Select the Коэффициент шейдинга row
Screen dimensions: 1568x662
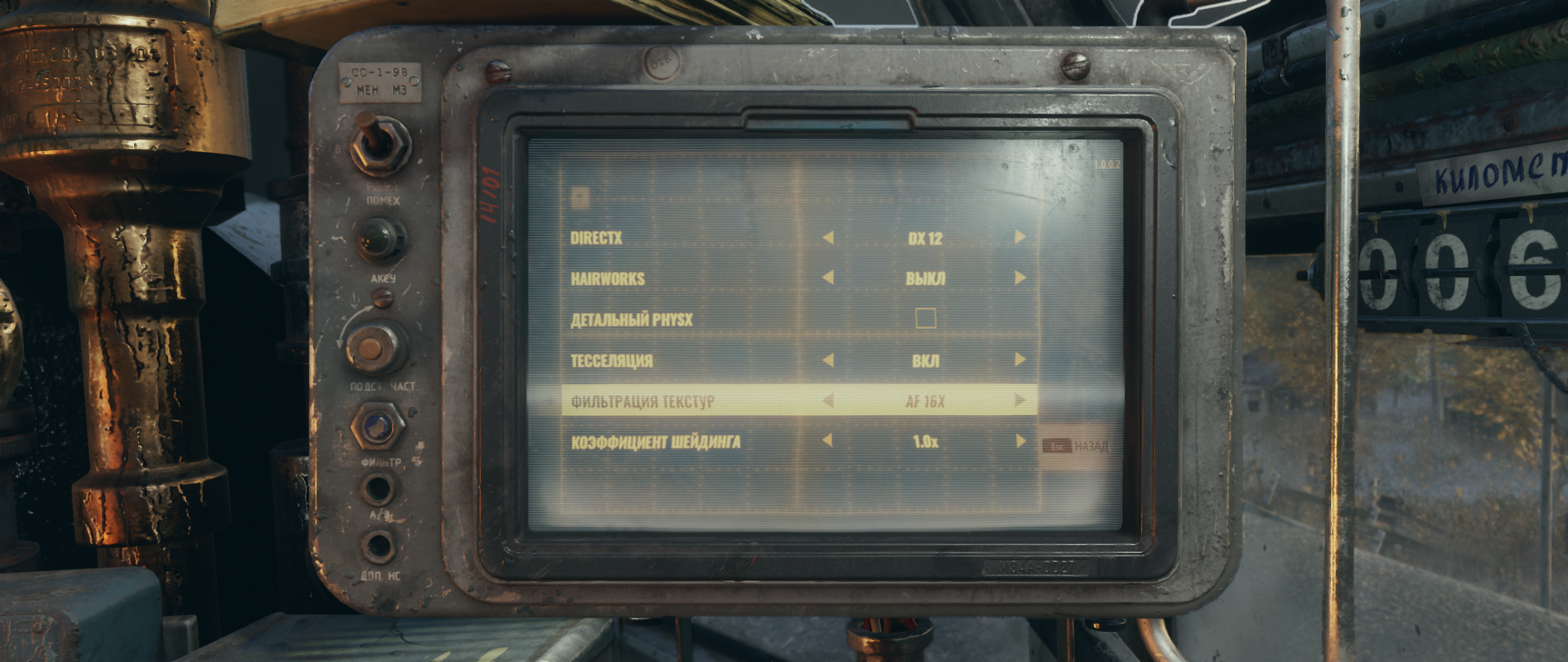point(655,442)
